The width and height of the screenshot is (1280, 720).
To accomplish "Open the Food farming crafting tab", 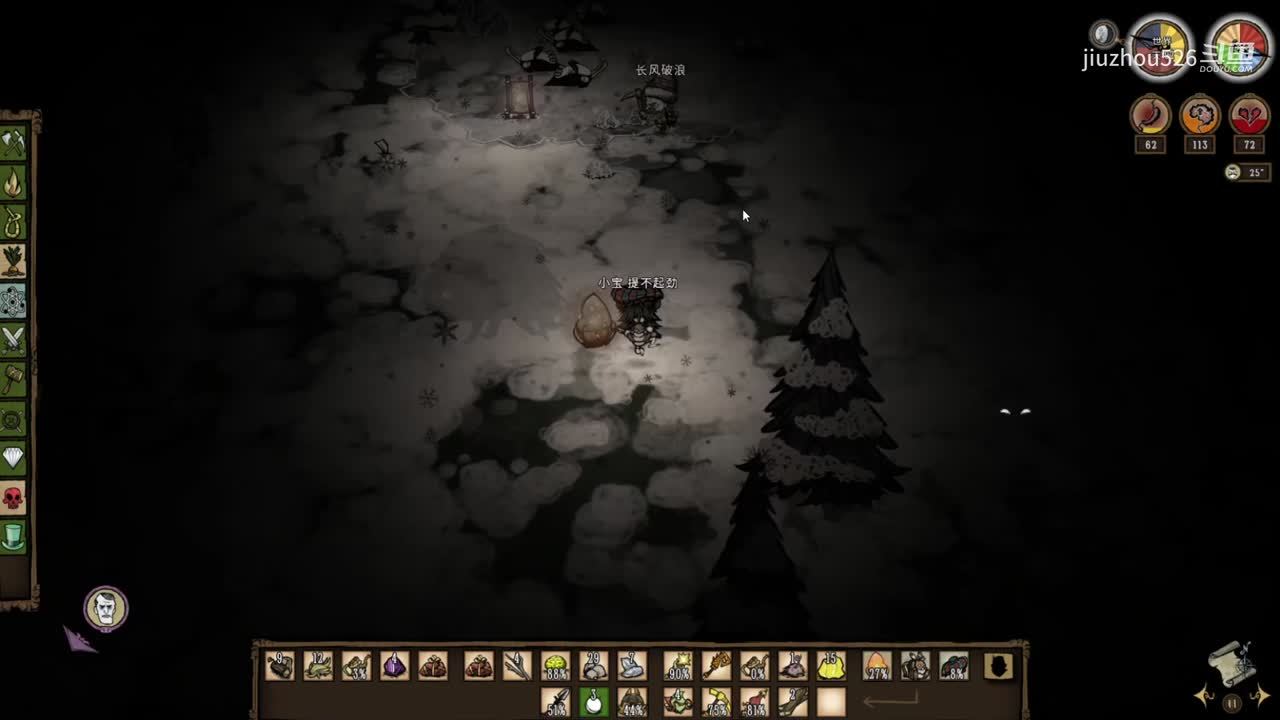I will coord(13,261).
